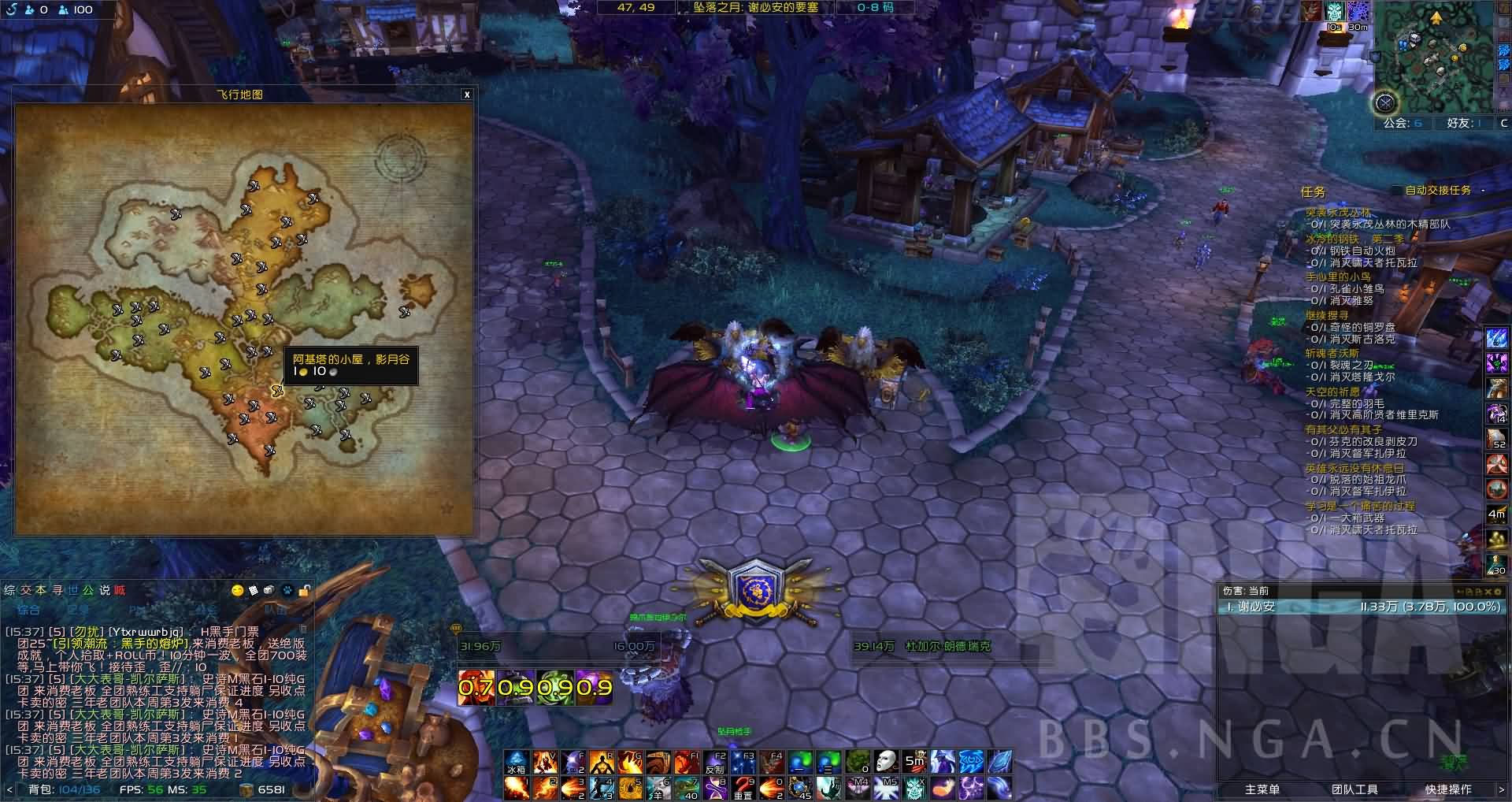Viewport: 1512px width, 802px height.
Task: Activate the 重置 hourglass-row reset ability
Action: (x=743, y=788)
